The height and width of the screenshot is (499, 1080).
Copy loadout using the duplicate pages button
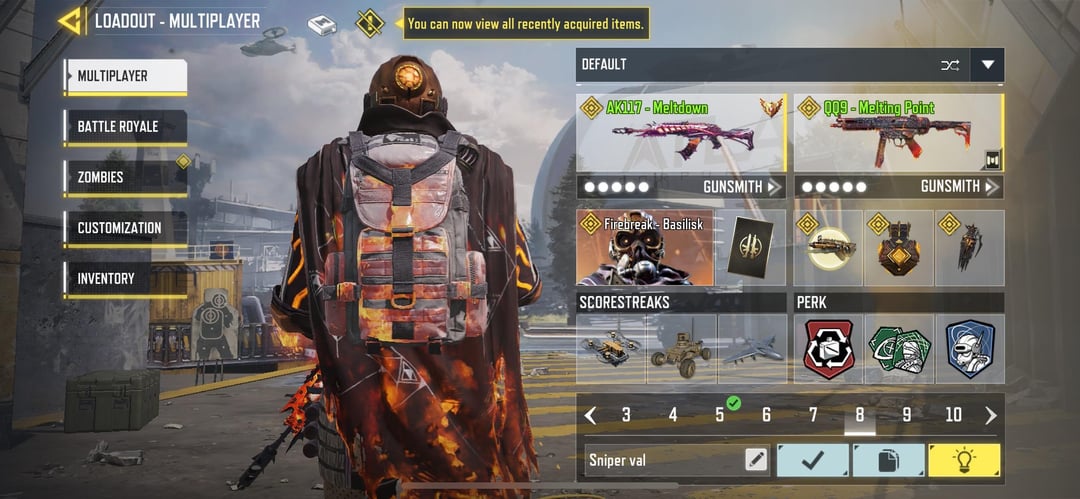click(888, 460)
